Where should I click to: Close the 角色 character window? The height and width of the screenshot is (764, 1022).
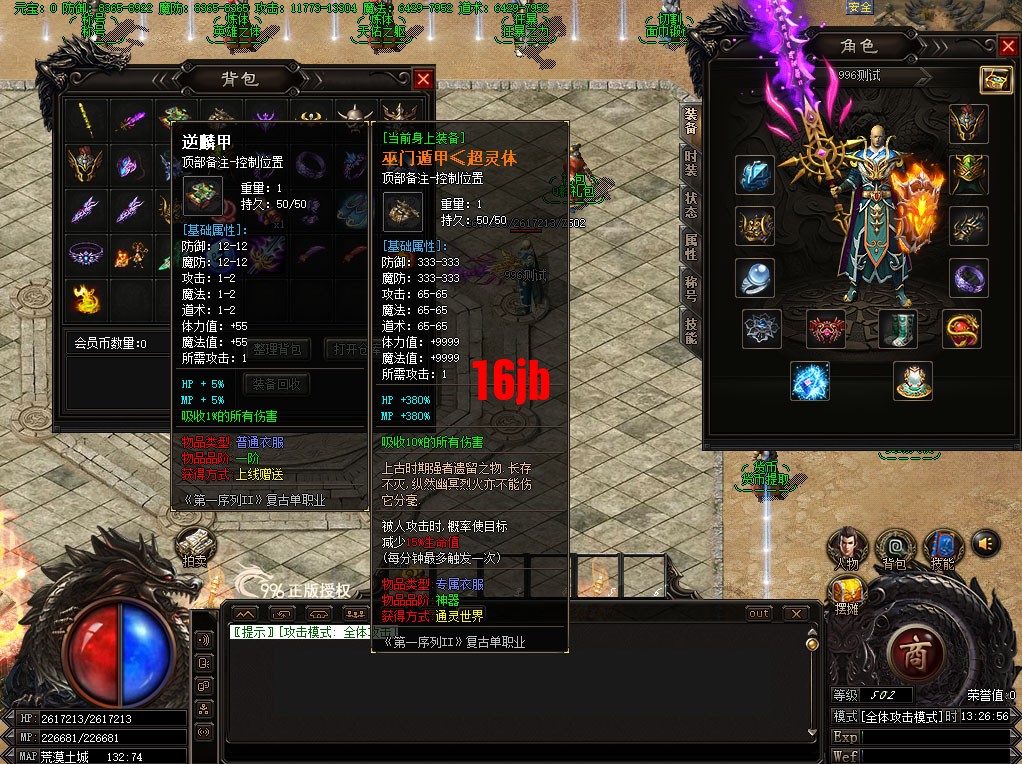tap(1007, 46)
